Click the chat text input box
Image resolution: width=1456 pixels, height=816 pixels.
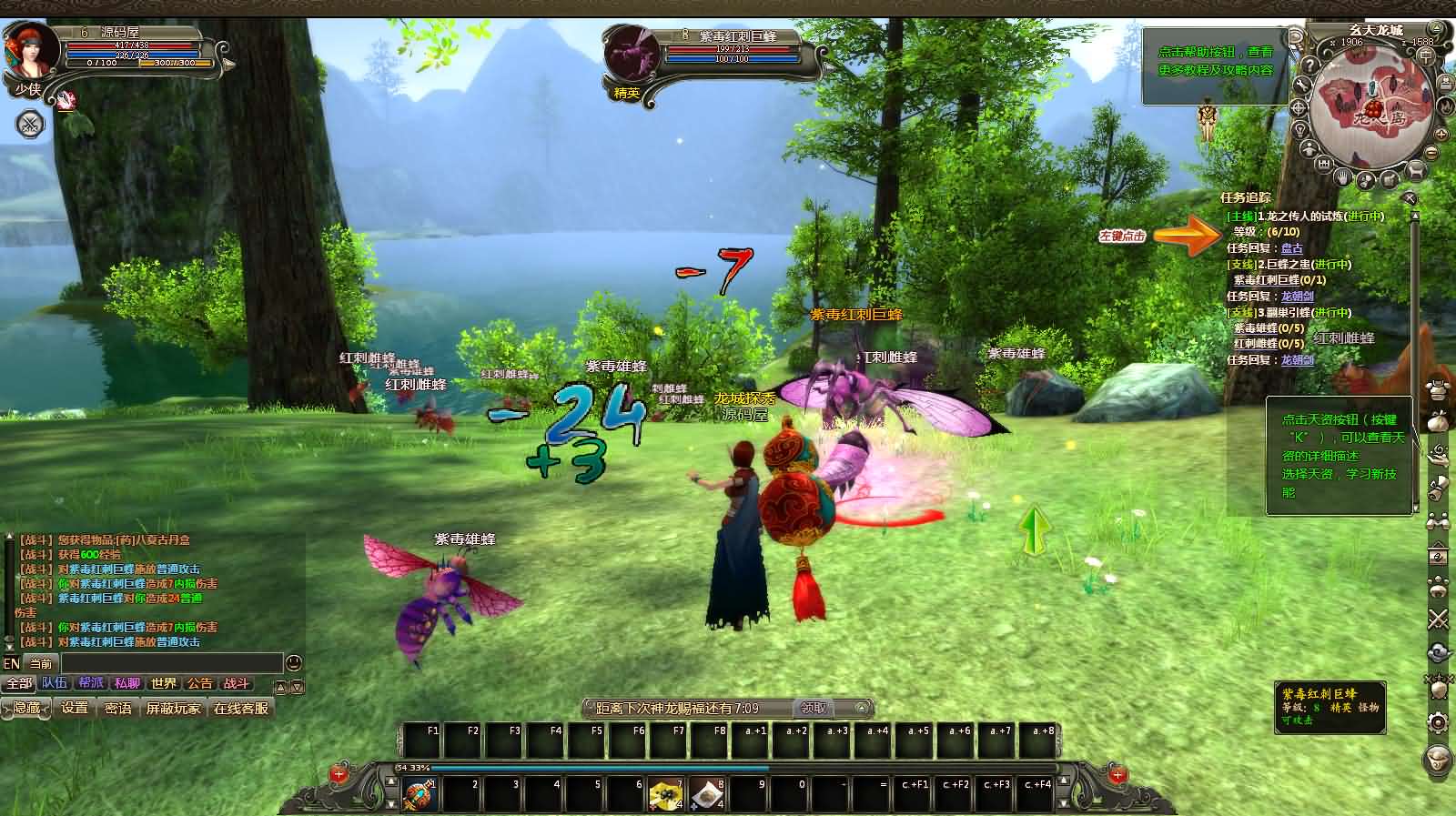click(x=171, y=663)
